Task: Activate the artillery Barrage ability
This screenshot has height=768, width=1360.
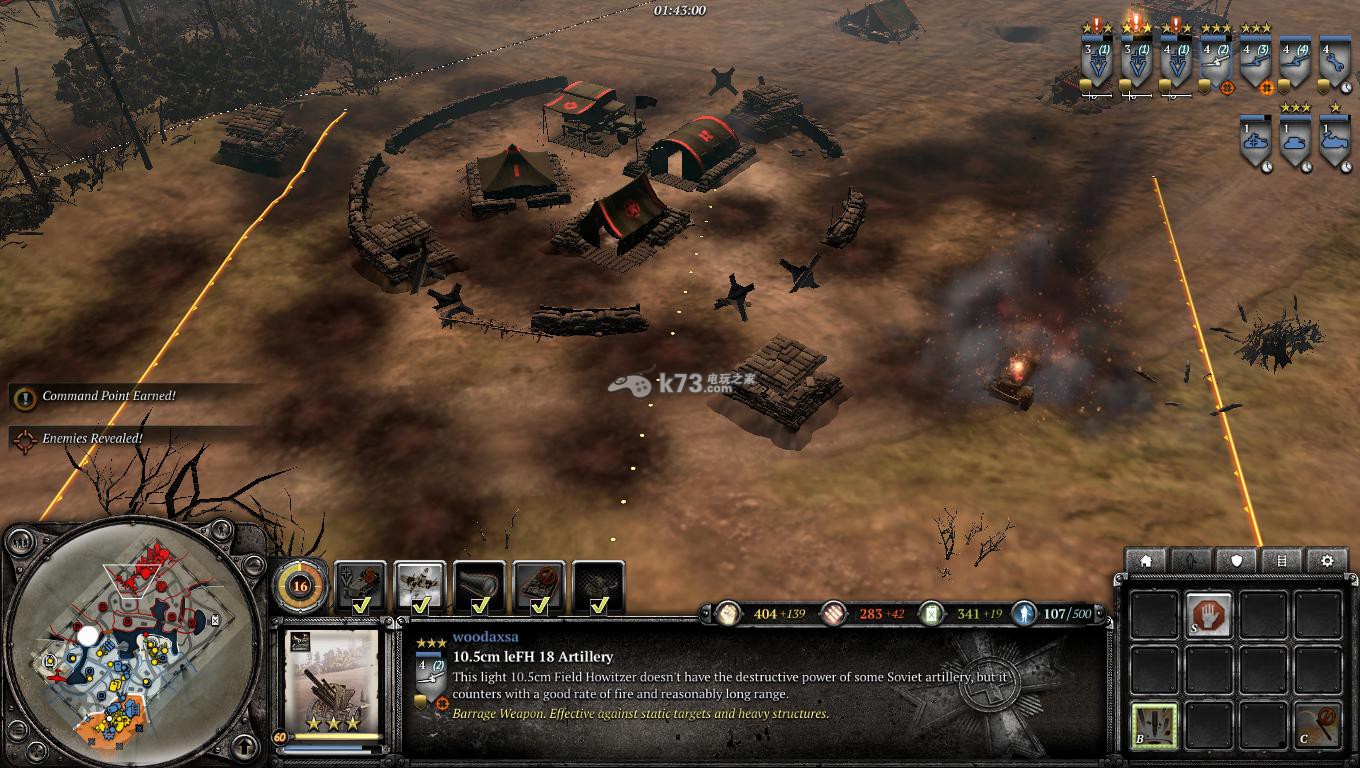Action: [1153, 723]
